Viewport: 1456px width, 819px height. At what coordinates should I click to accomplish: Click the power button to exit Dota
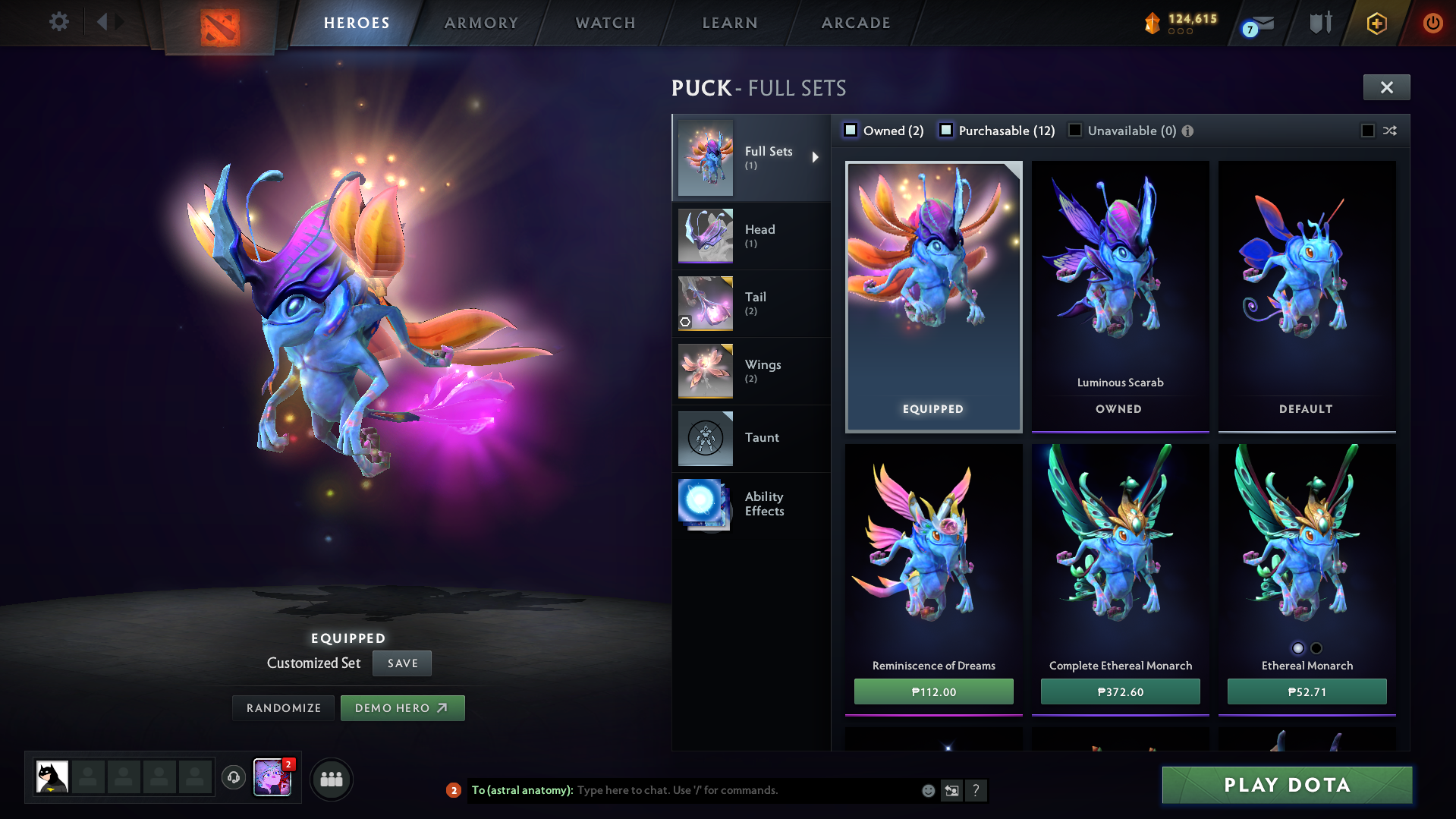(x=1432, y=22)
